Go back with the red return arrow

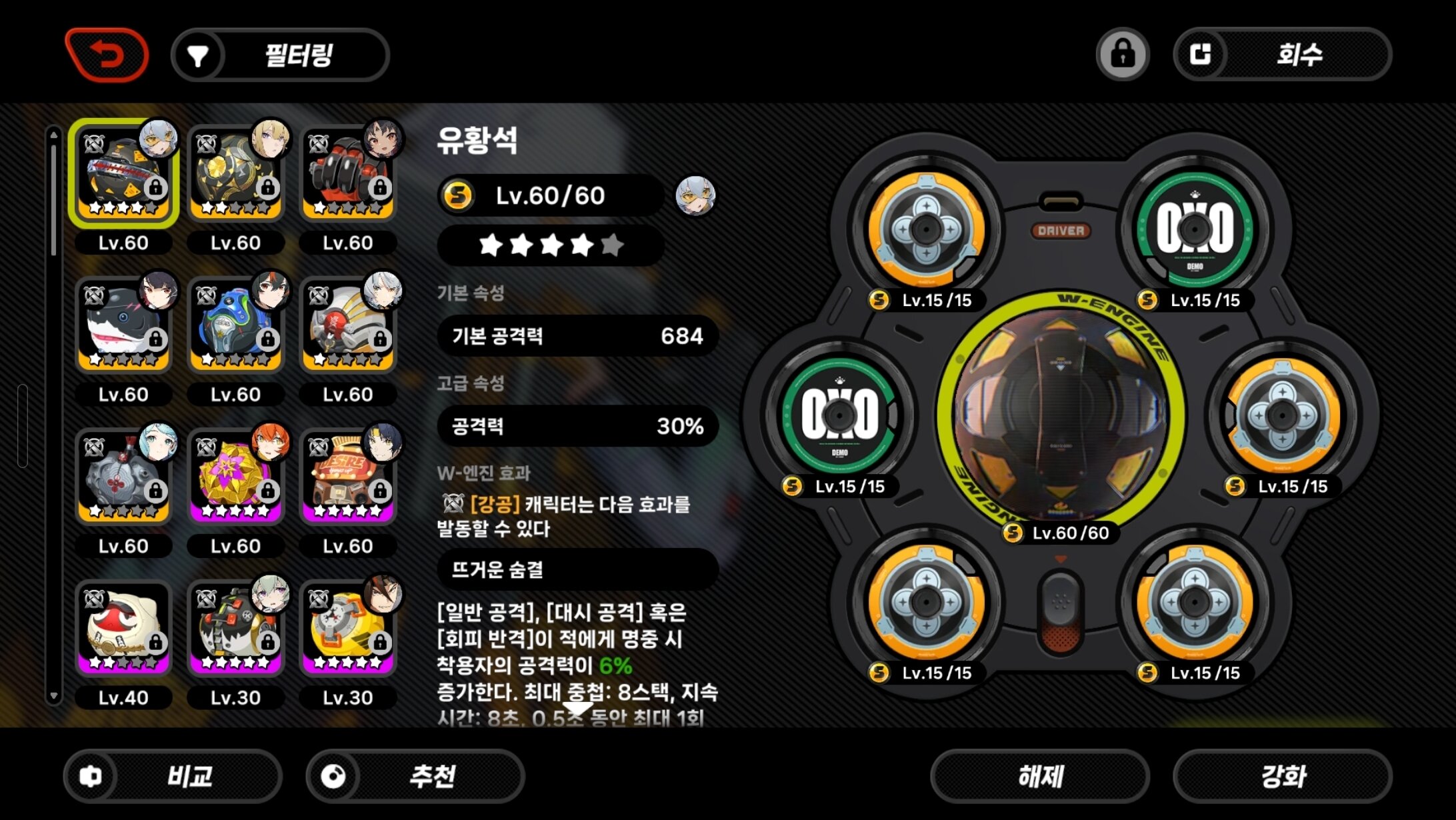tap(107, 55)
